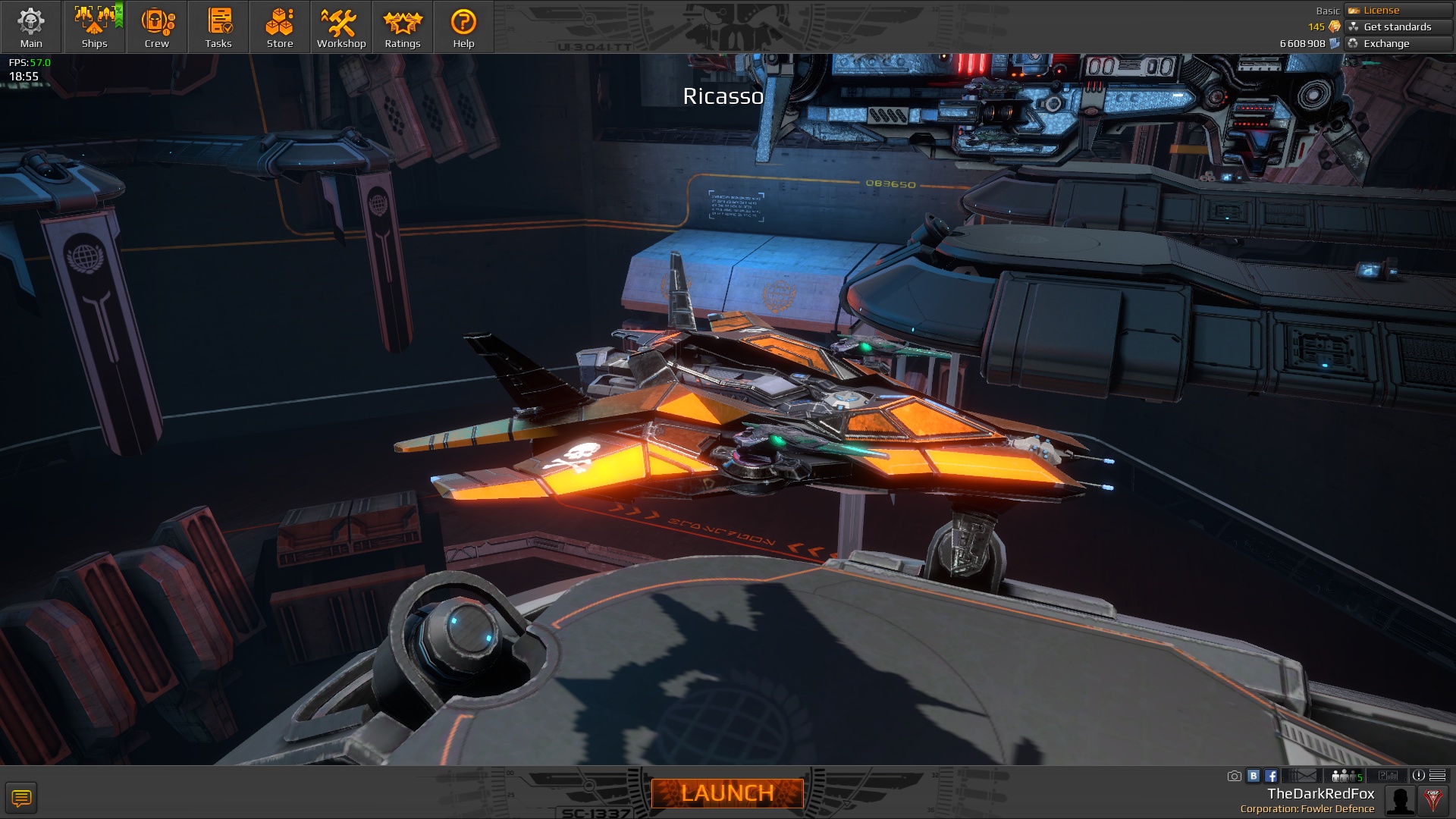Image resolution: width=1456 pixels, height=819 pixels.
Task: Launch into battle with LAUNCH button
Action: coord(727,793)
